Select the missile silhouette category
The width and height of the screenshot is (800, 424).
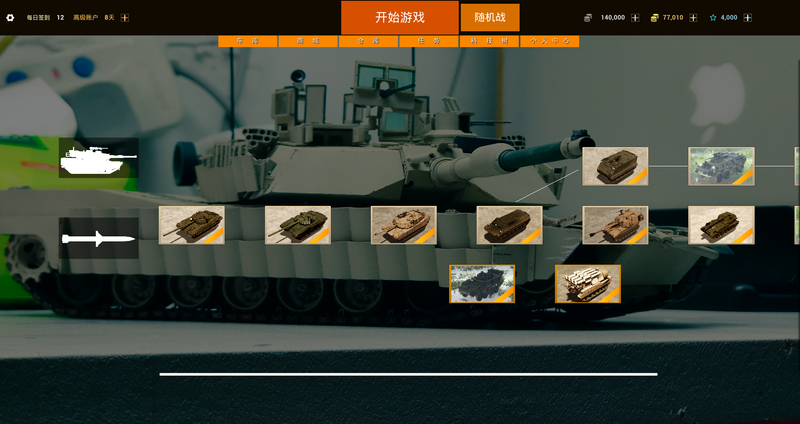[x=98, y=238]
